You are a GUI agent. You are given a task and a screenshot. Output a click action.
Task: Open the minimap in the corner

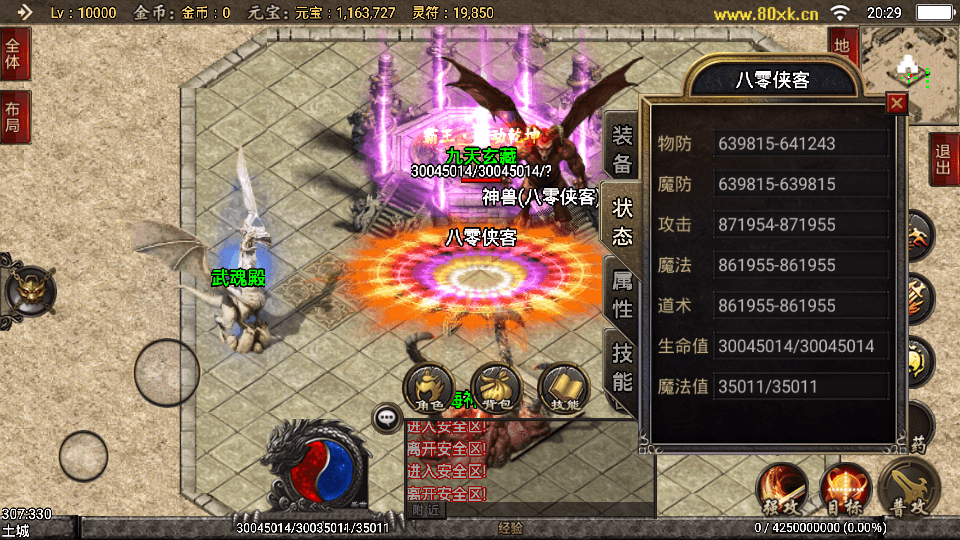tap(909, 72)
